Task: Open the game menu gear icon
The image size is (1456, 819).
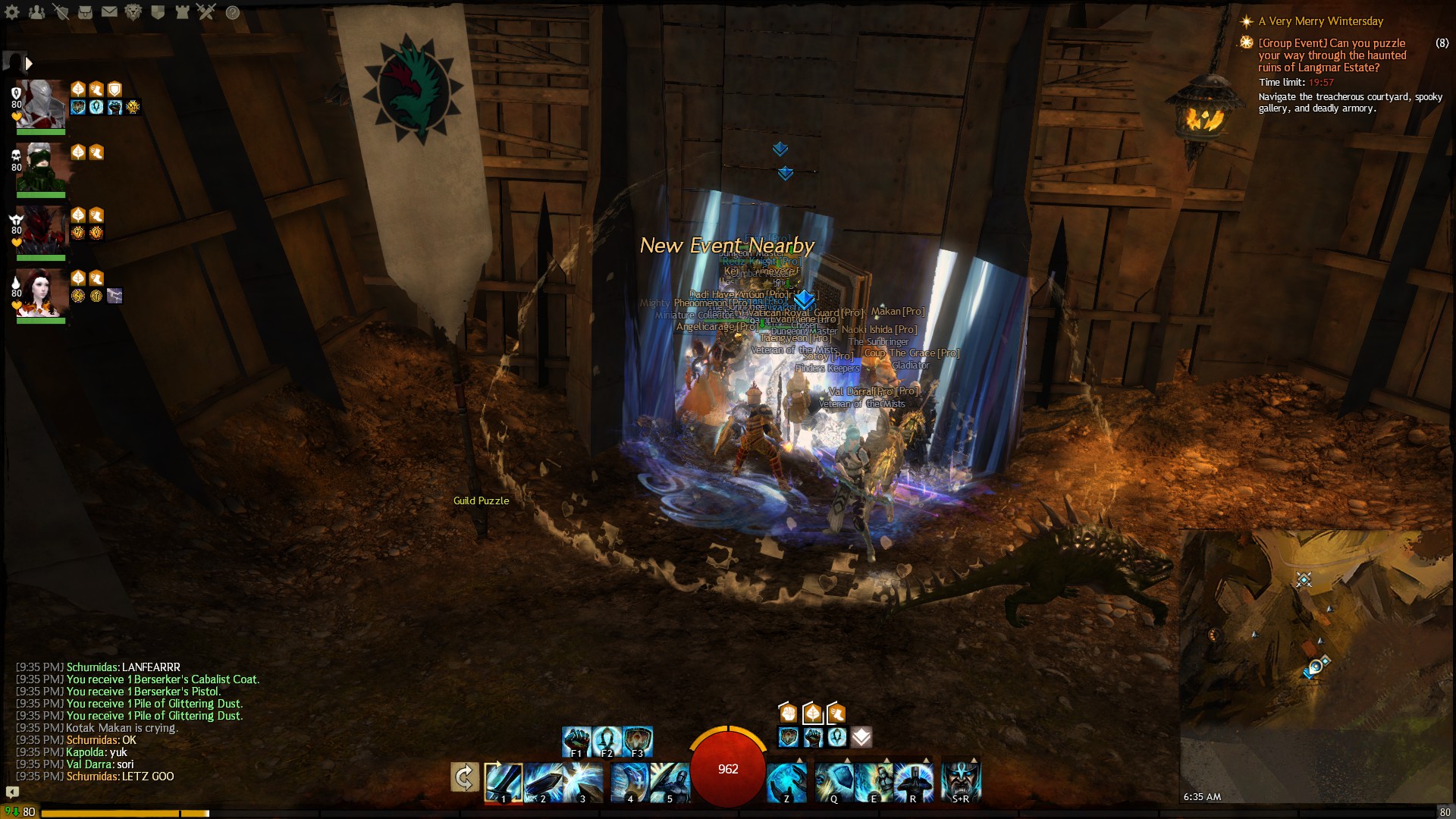Action: click(13, 12)
